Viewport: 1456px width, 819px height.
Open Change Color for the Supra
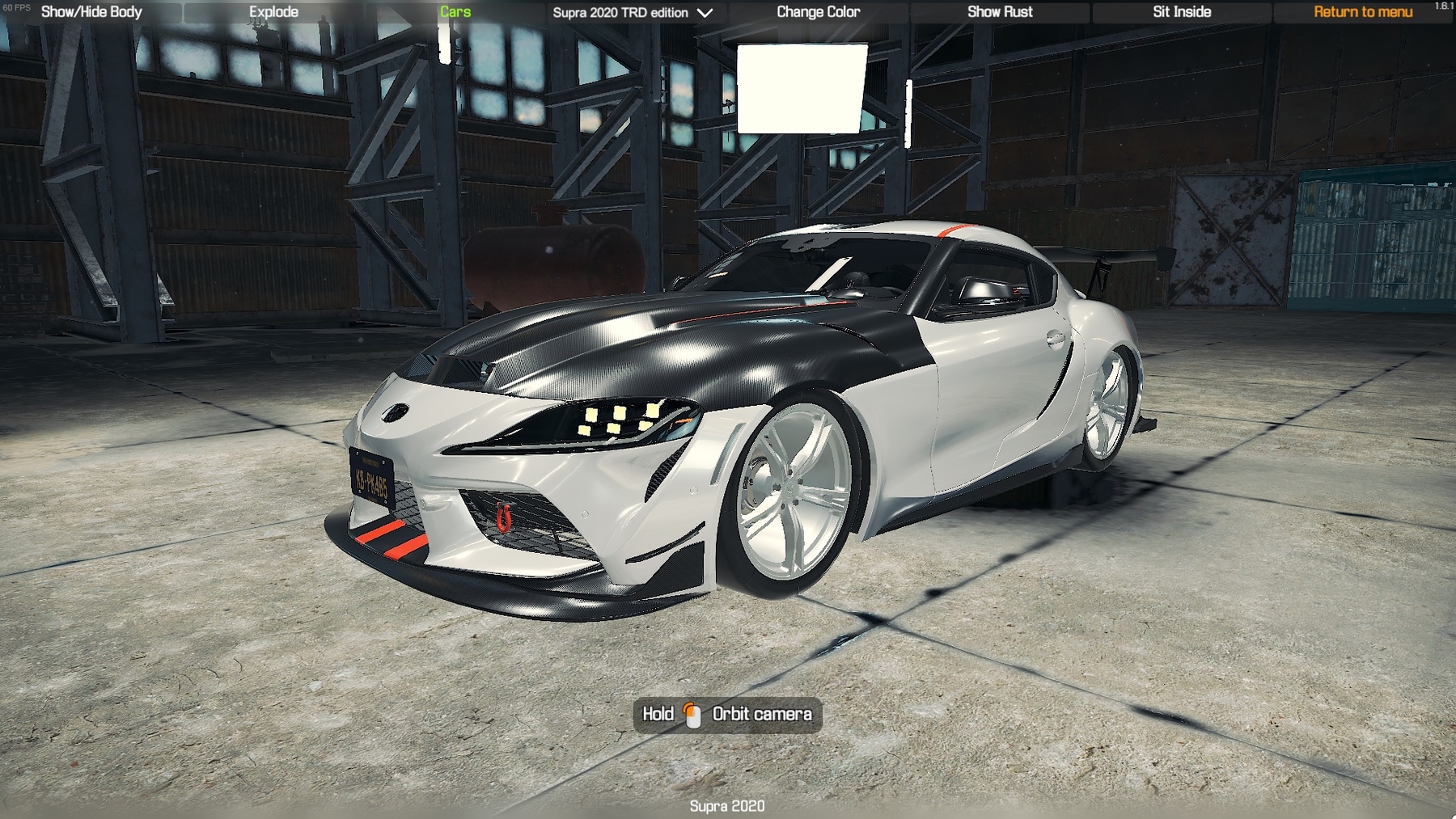(x=818, y=12)
